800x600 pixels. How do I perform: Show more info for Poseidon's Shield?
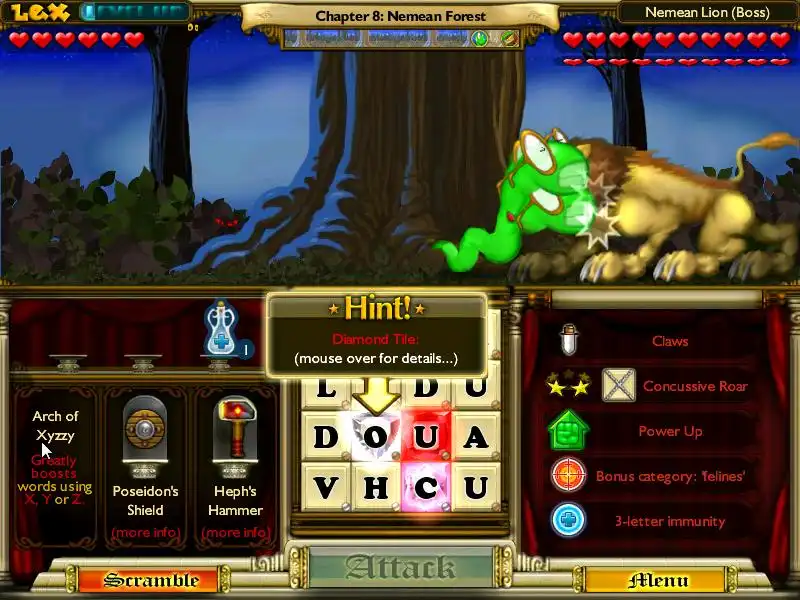click(145, 532)
